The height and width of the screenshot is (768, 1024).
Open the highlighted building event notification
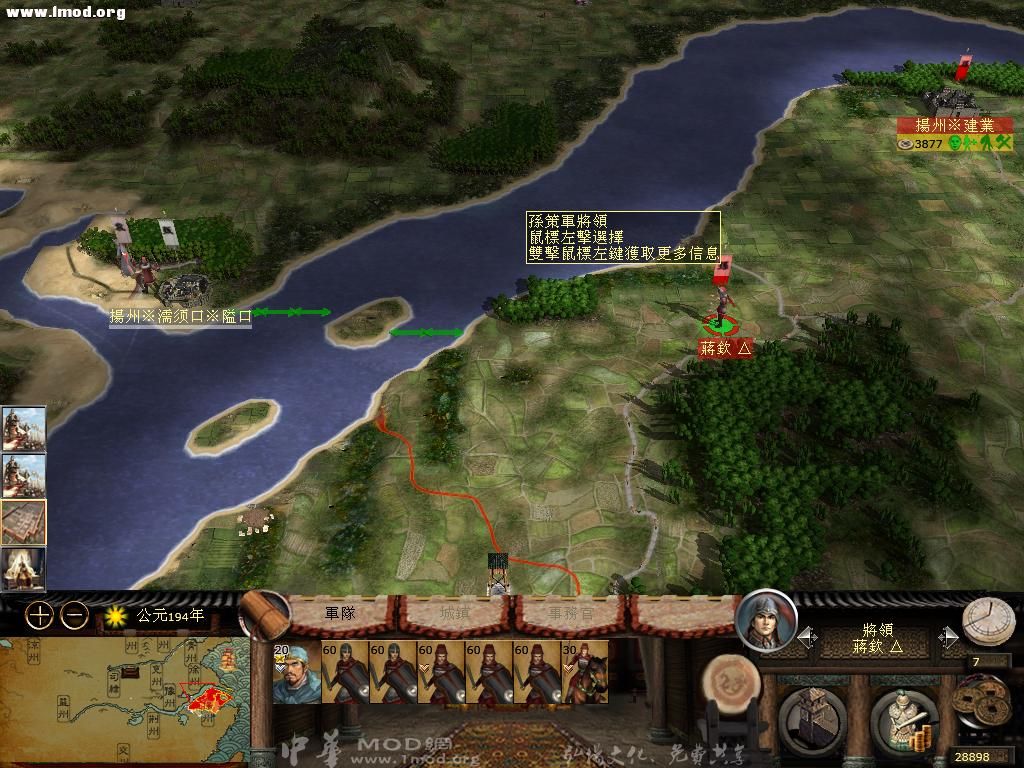(x=23, y=521)
